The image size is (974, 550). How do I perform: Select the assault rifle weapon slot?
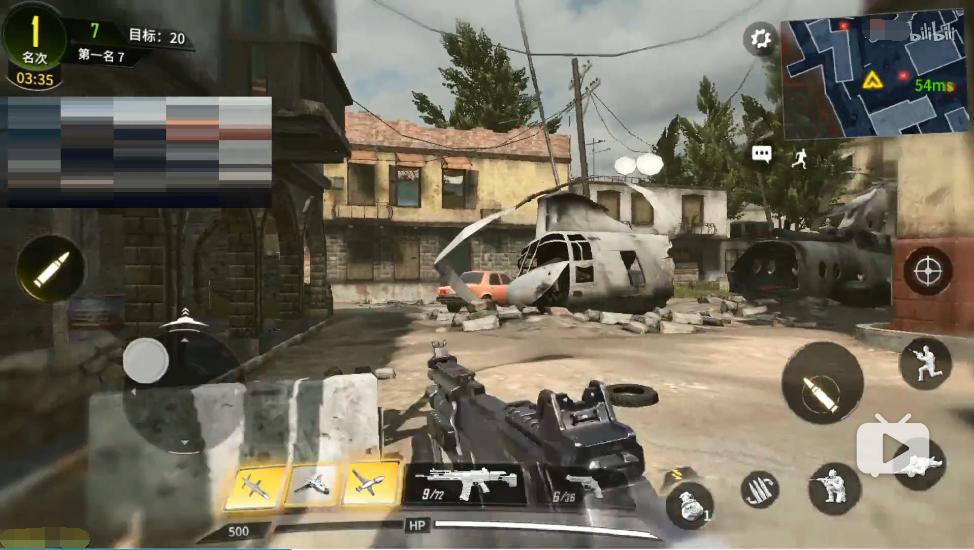pos(464,483)
